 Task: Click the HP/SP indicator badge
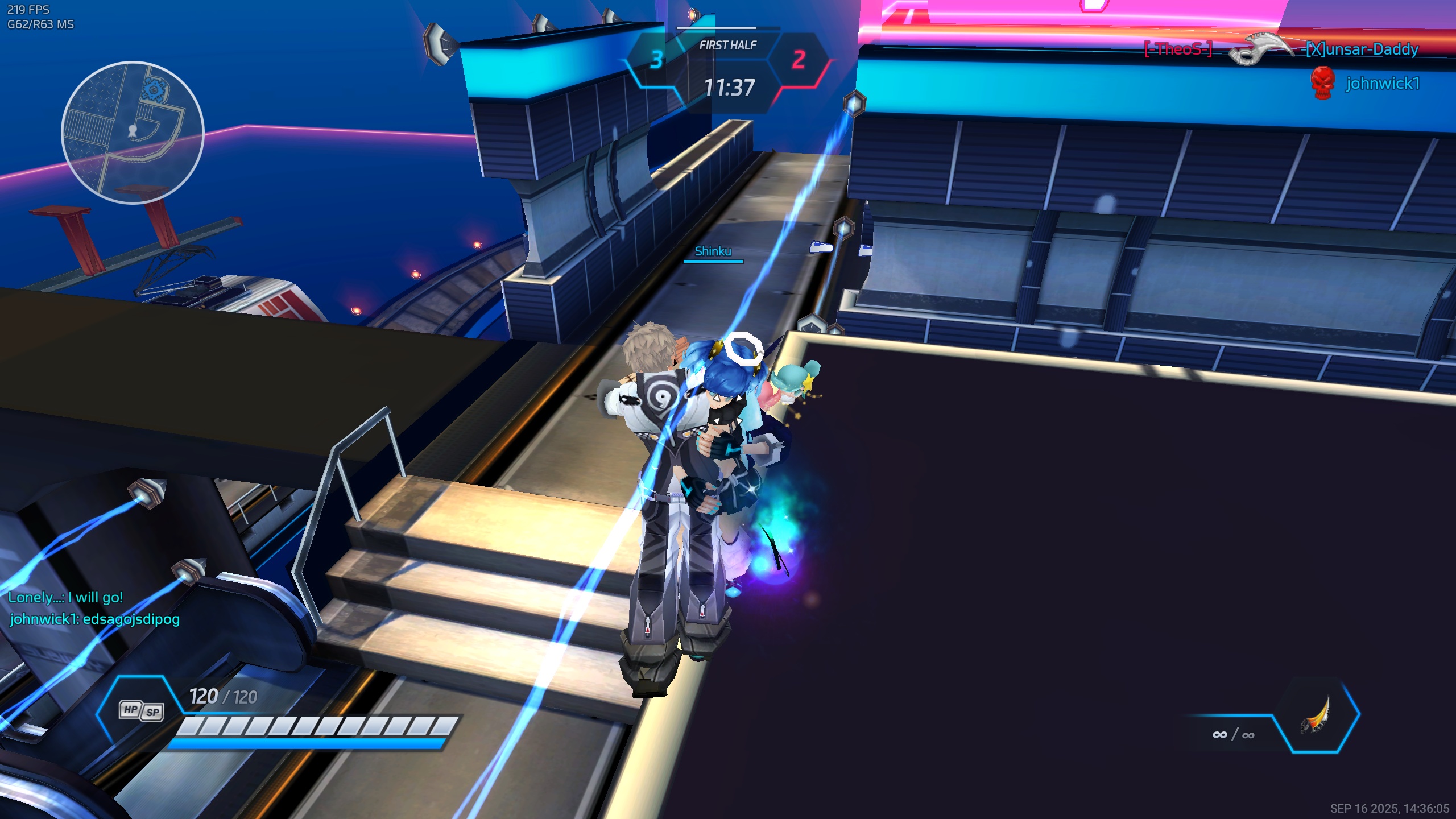(142, 710)
